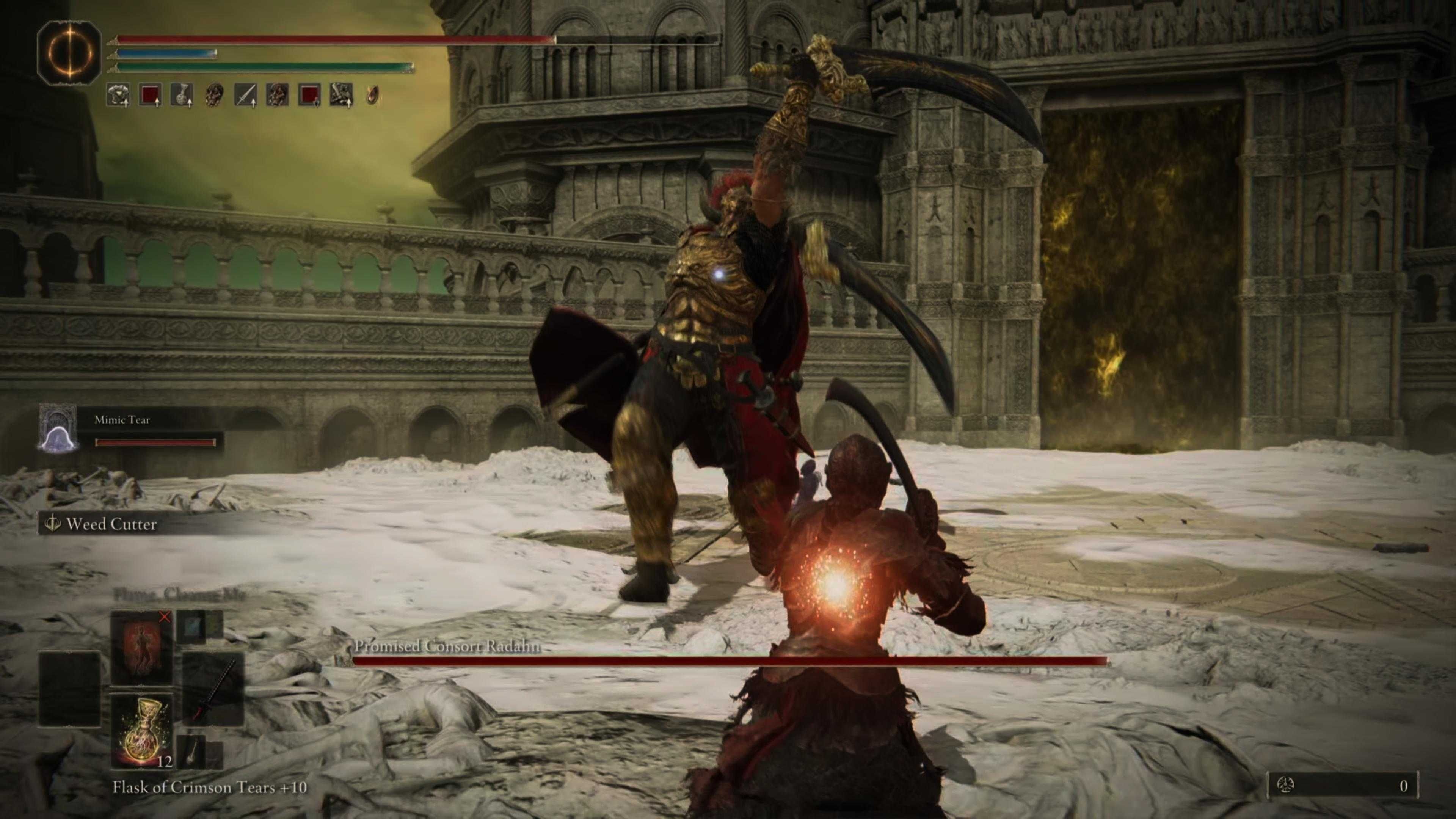Select the armor talisman icon in buff row
Image resolution: width=1456 pixels, height=819 pixels.
pos(119,94)
